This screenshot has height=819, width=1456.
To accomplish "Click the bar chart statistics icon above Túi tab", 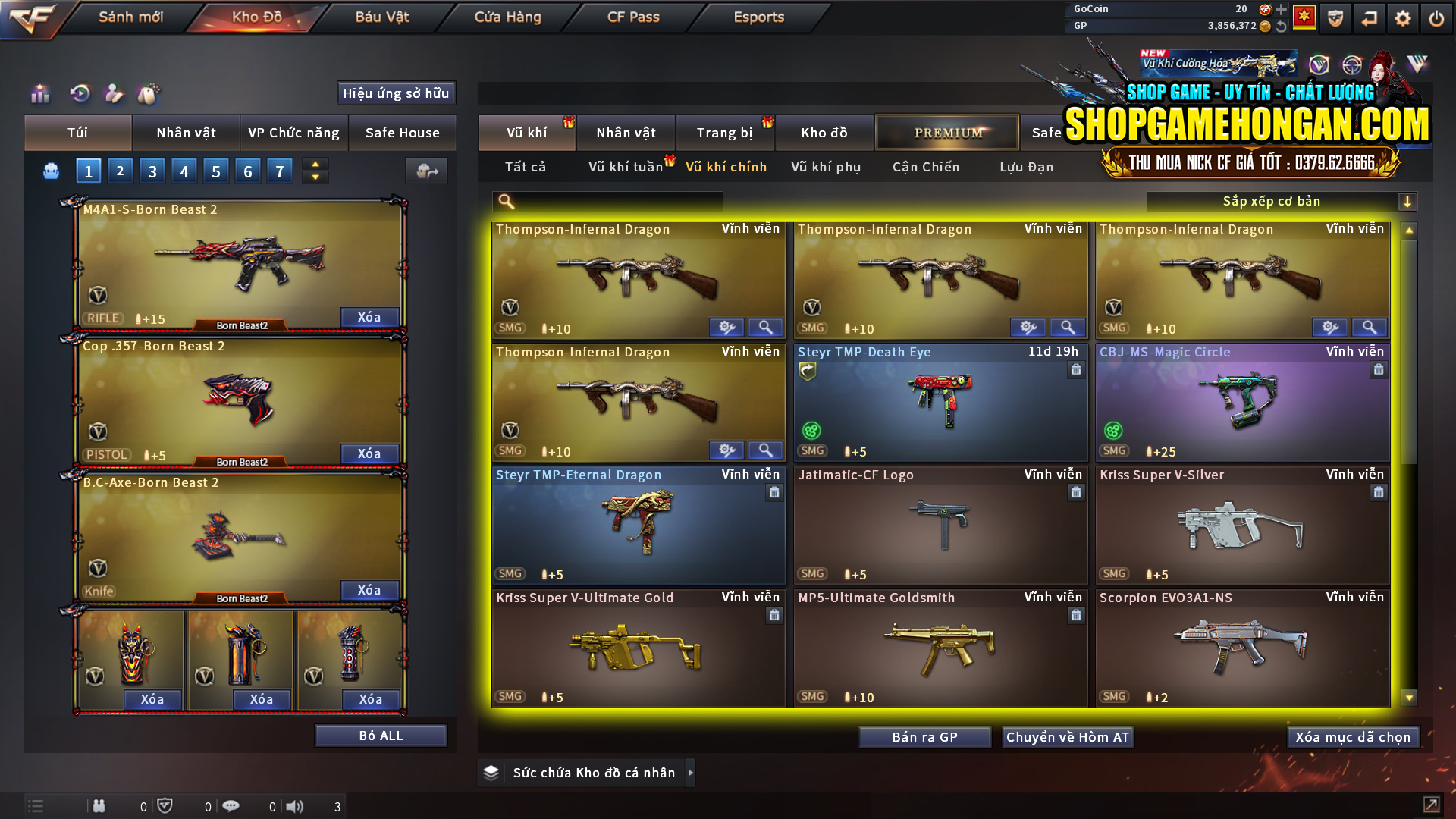I will pos(39,93).
